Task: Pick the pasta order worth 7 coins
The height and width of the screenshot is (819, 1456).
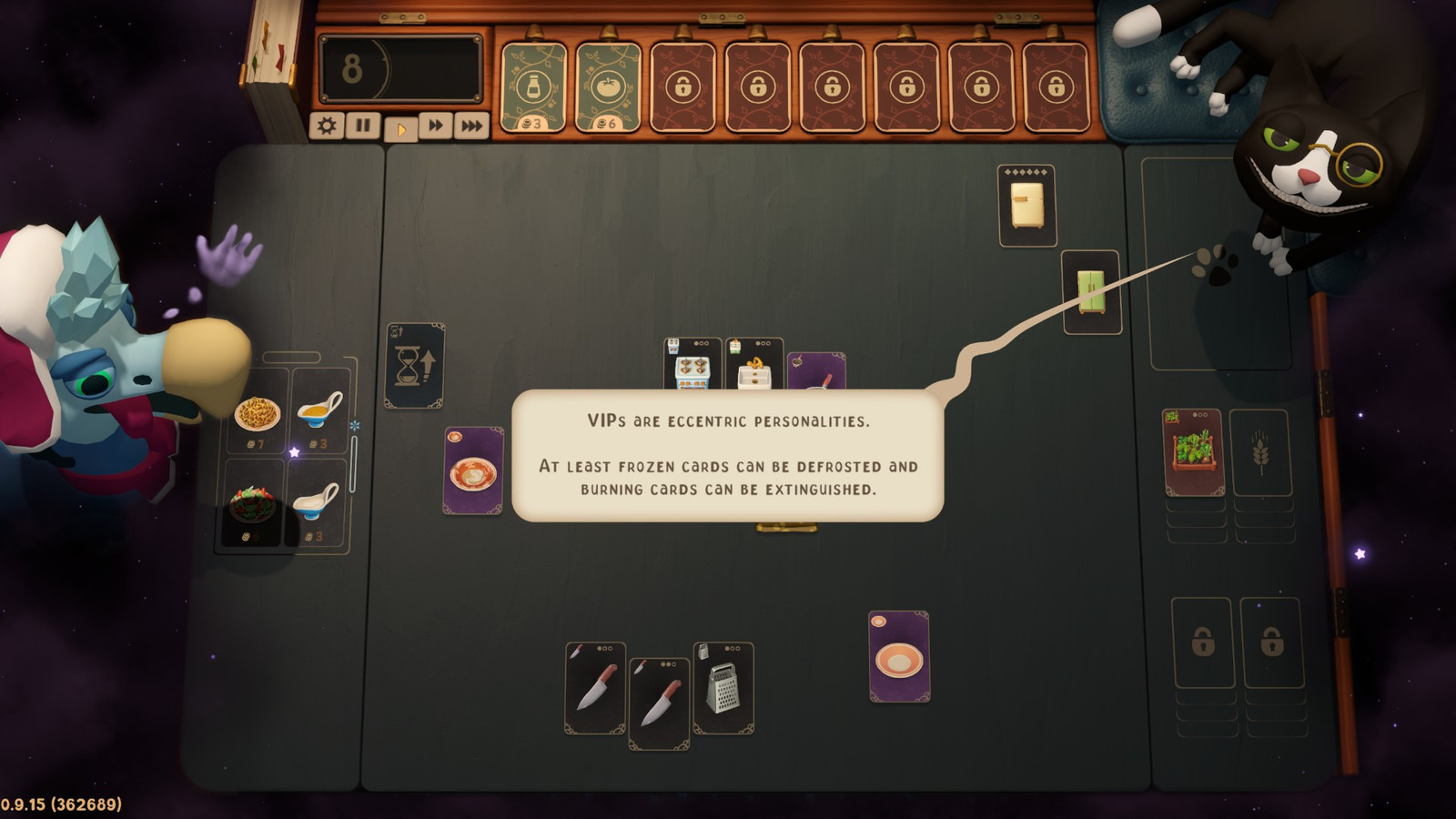Action: point(258,414)
